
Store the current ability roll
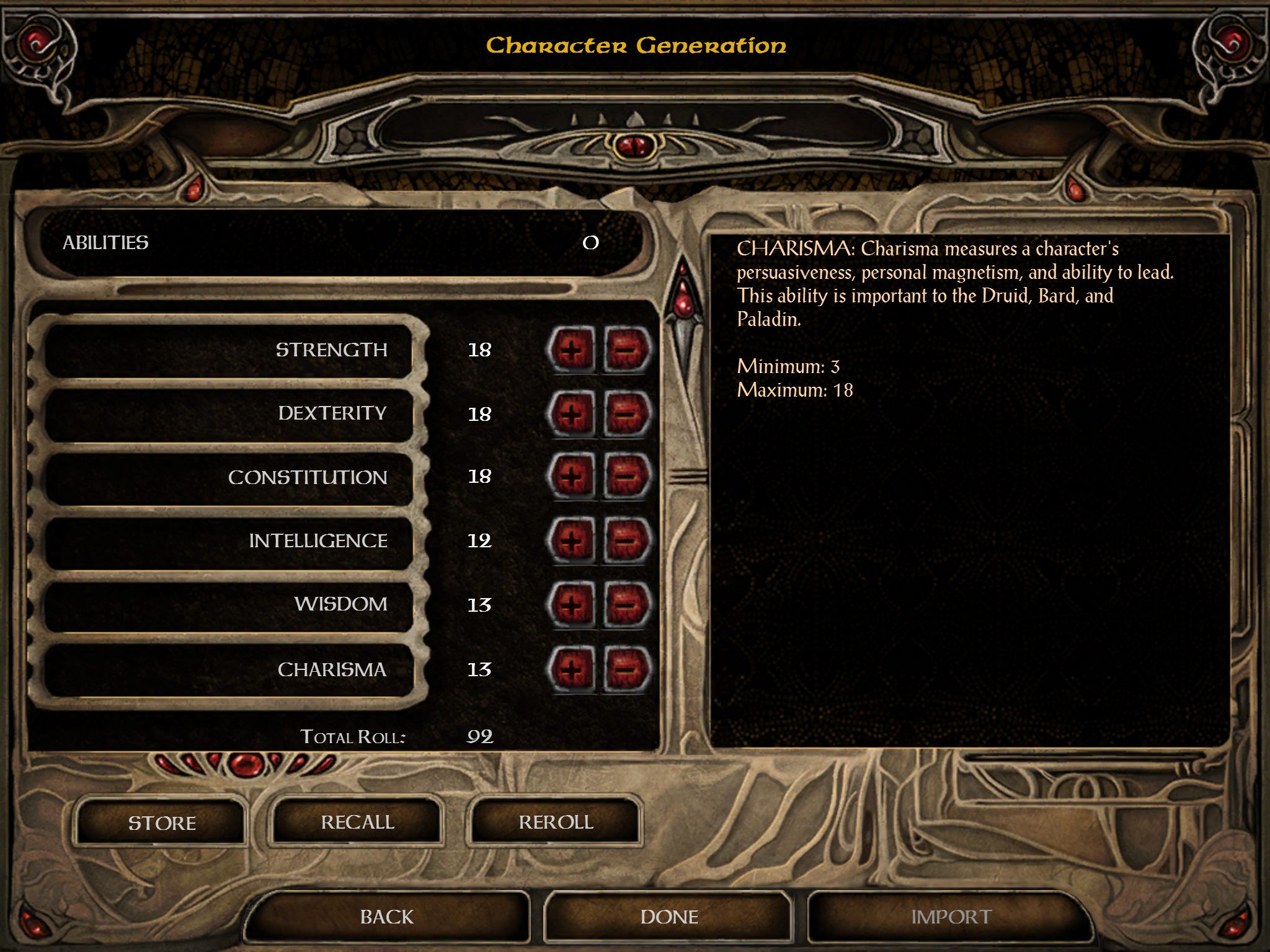(x=161, y=822)
